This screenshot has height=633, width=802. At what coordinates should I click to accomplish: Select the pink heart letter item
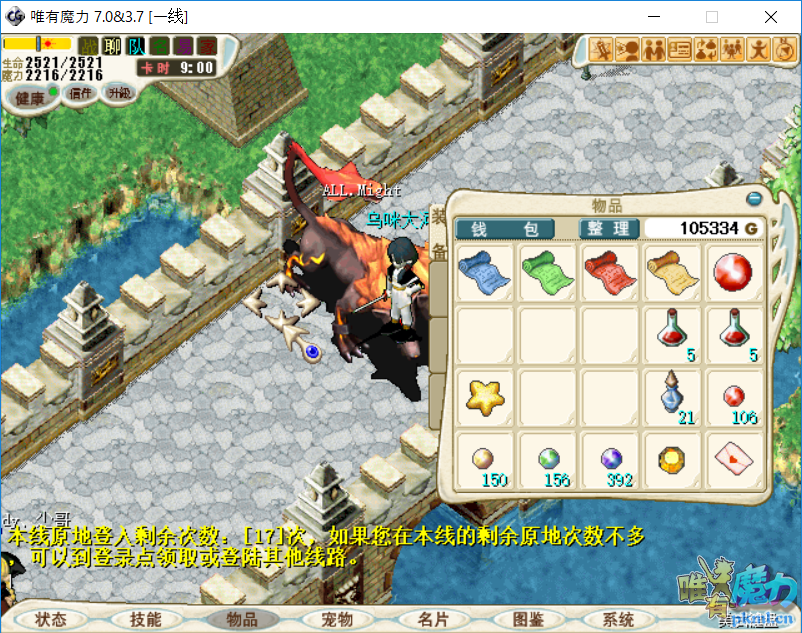pyautogui.click(x=735, y=459)
